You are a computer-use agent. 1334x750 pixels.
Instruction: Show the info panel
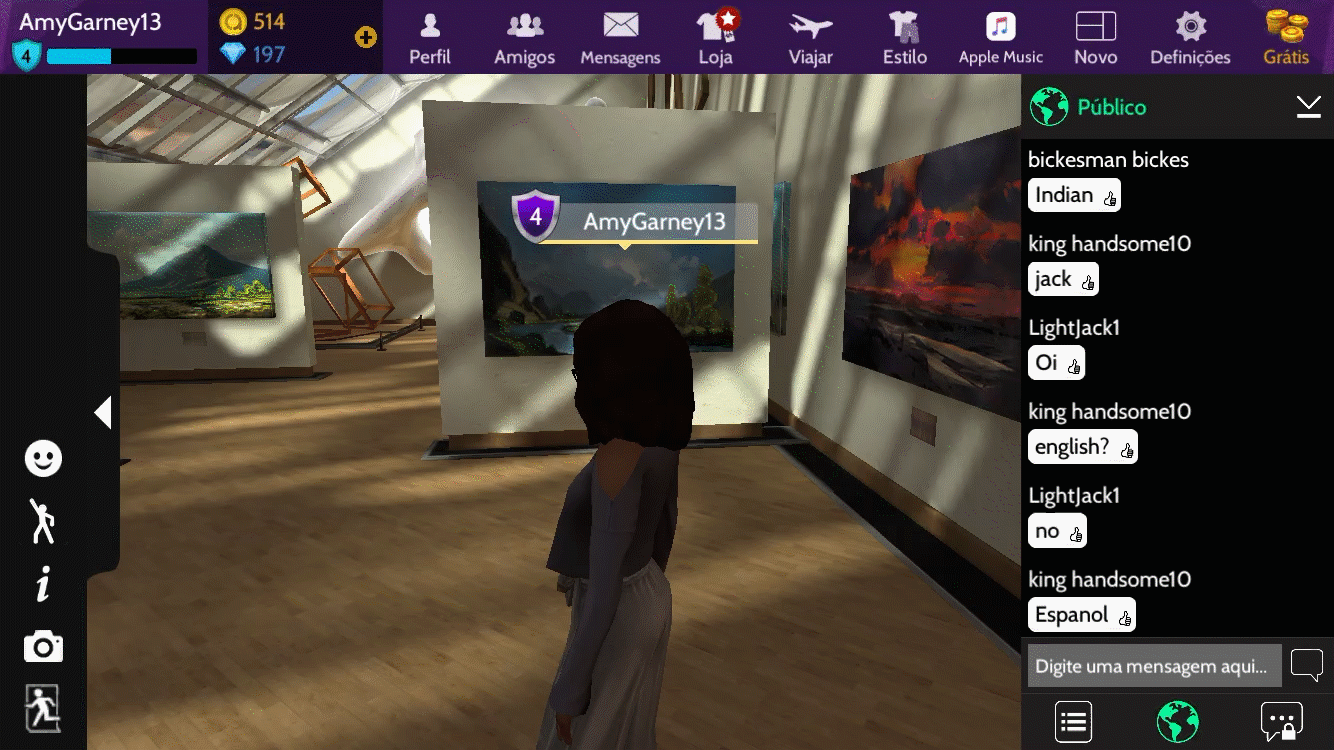point(43,585)
